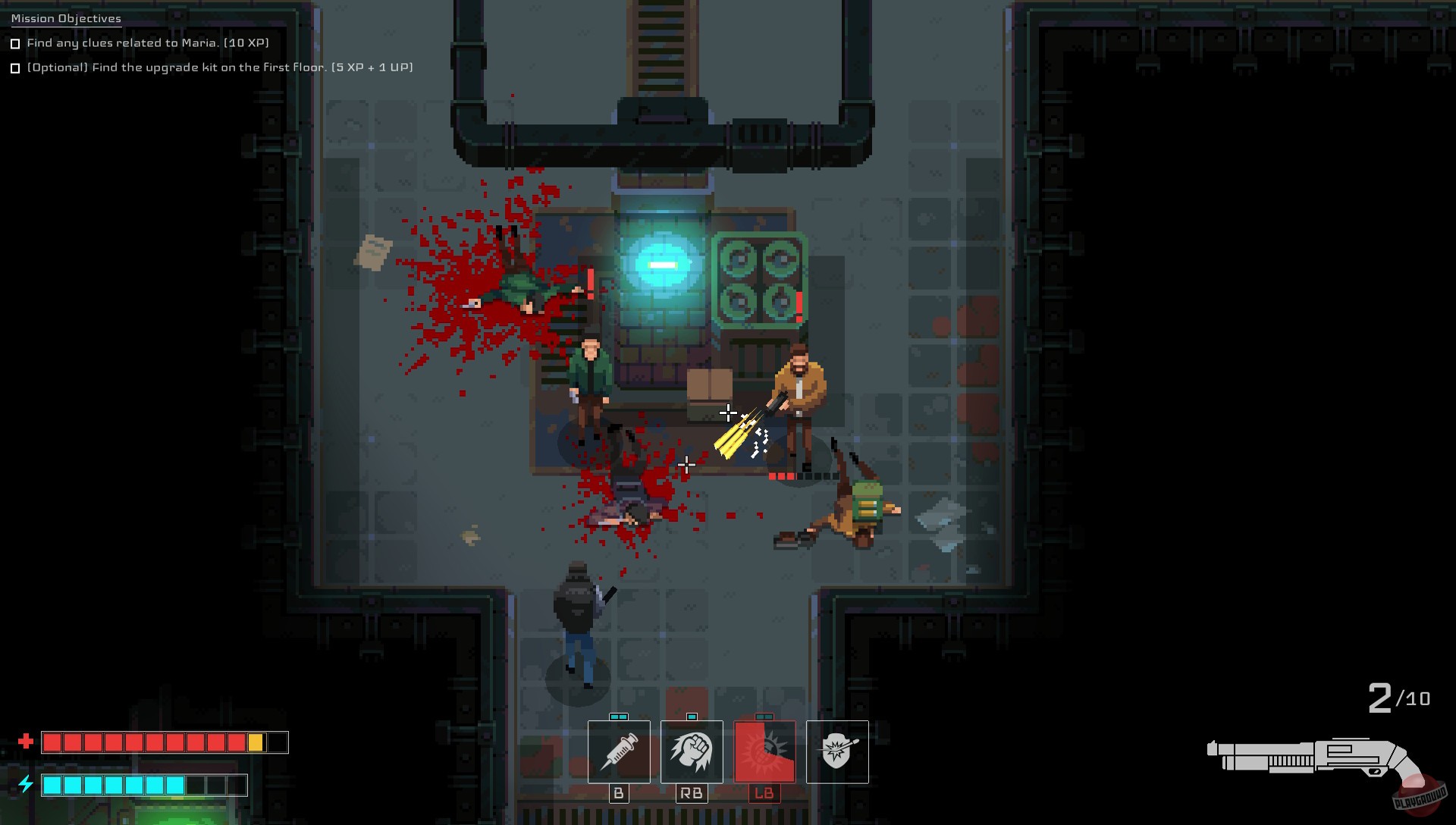Use the syringe stim ability
Screen dimensions: 1456x825
coord(619,752)
